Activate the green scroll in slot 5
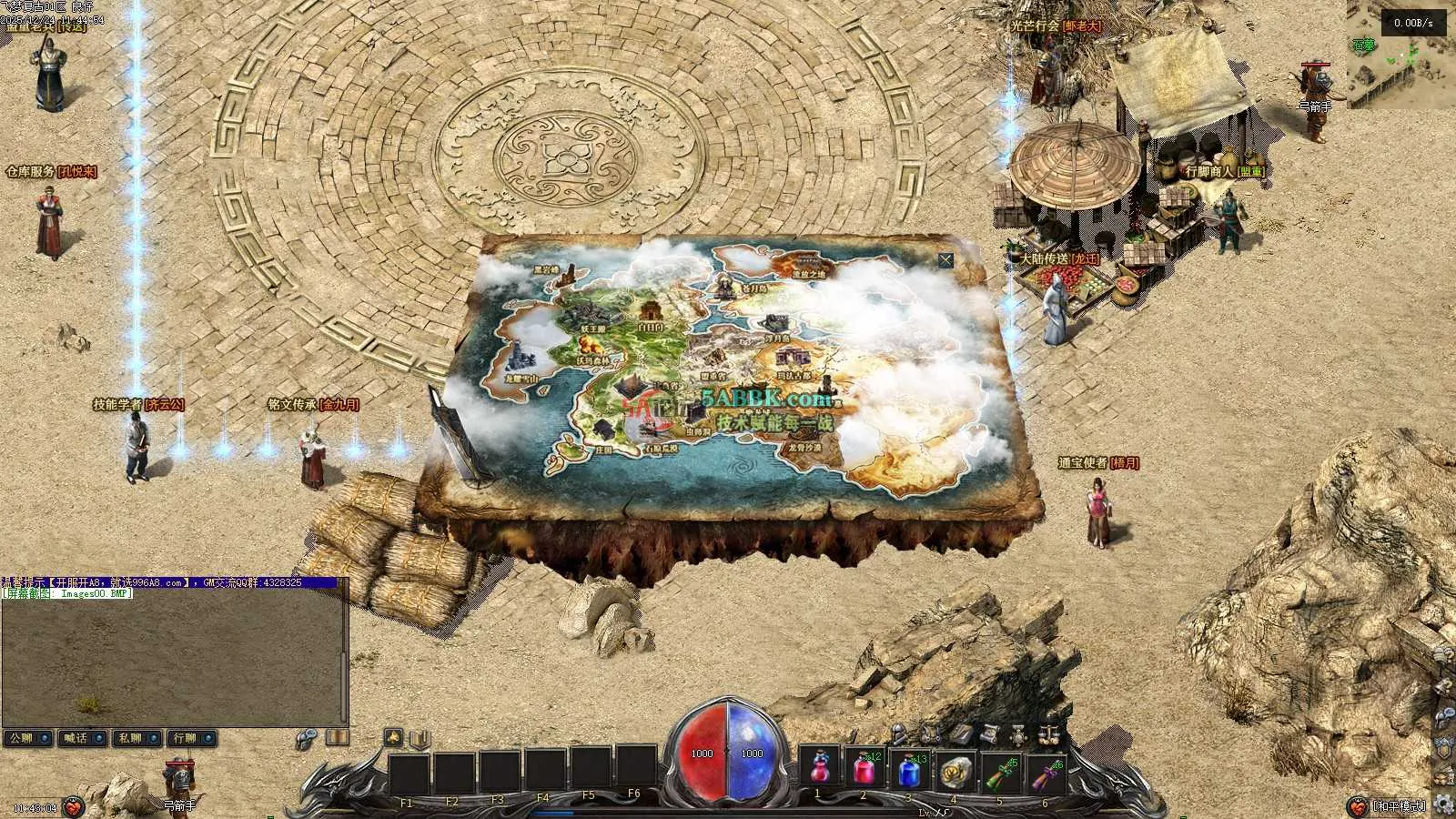 click(x=997, y=771)
